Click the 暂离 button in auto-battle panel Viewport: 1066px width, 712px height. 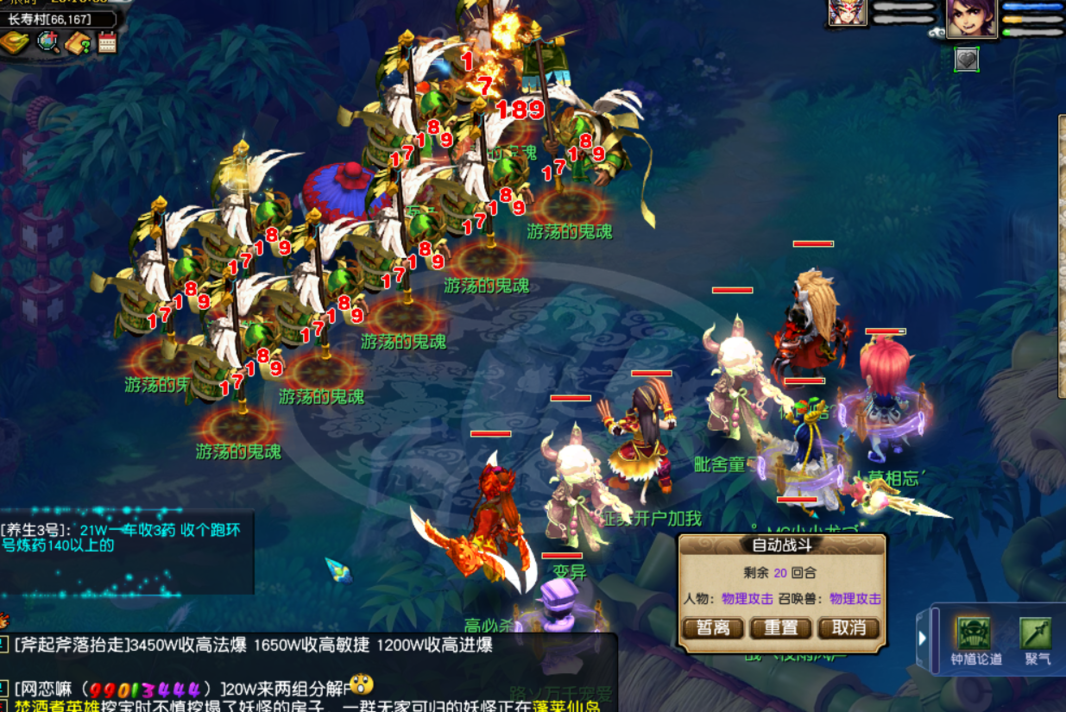coord(714,628)
